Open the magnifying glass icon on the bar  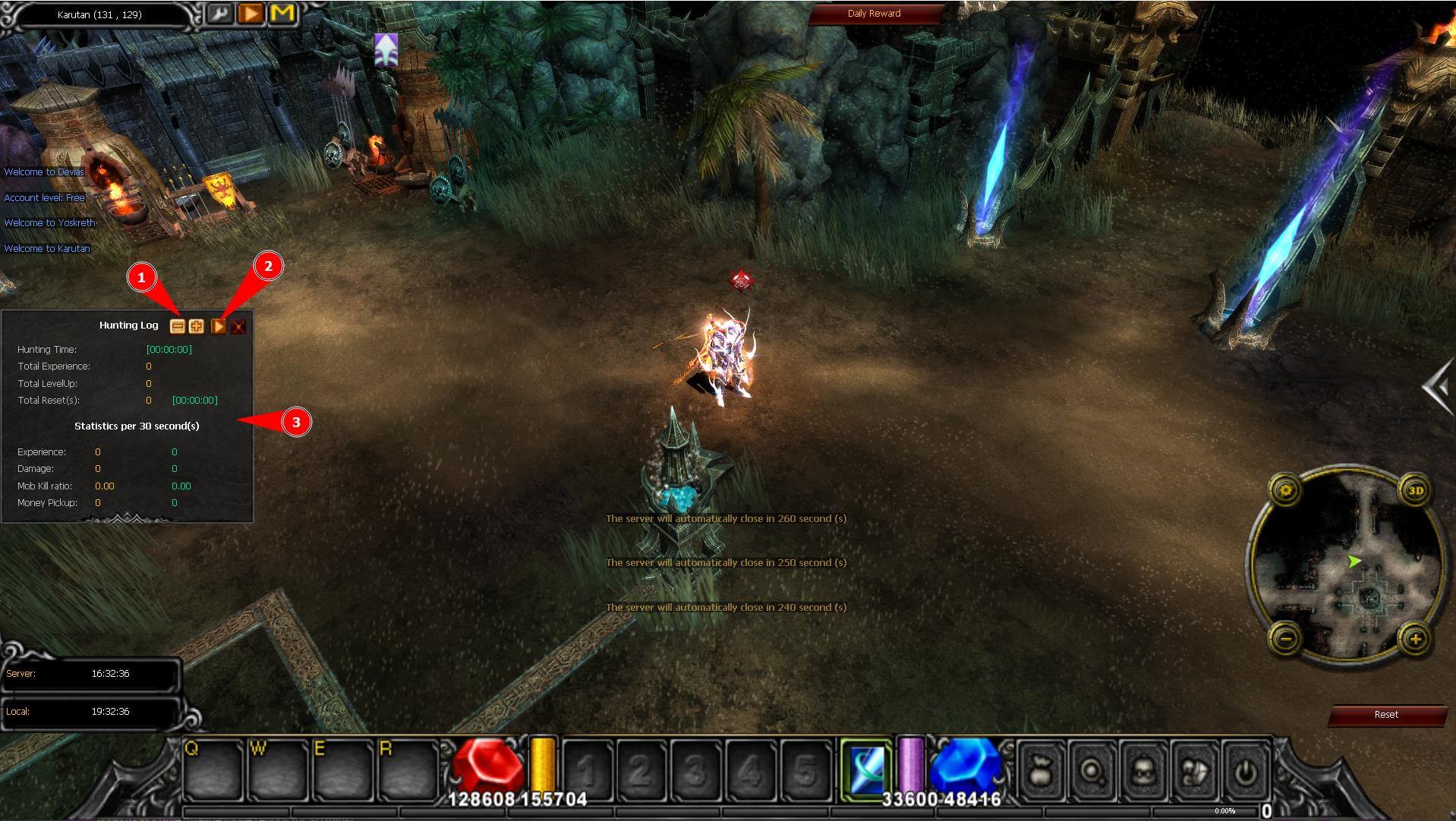pyautogui.click(x=1092, y=772)
